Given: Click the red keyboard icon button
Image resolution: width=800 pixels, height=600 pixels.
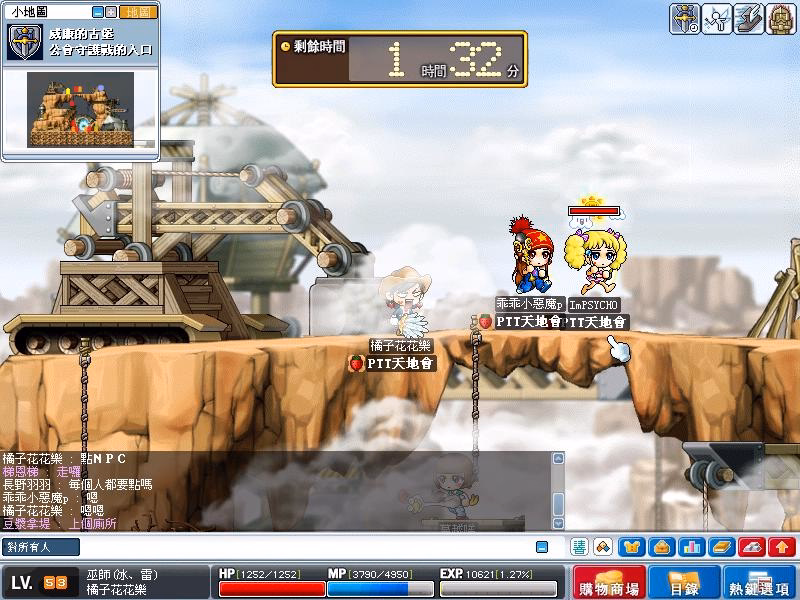Looking at the screenshot, I should tap(752, 547).
